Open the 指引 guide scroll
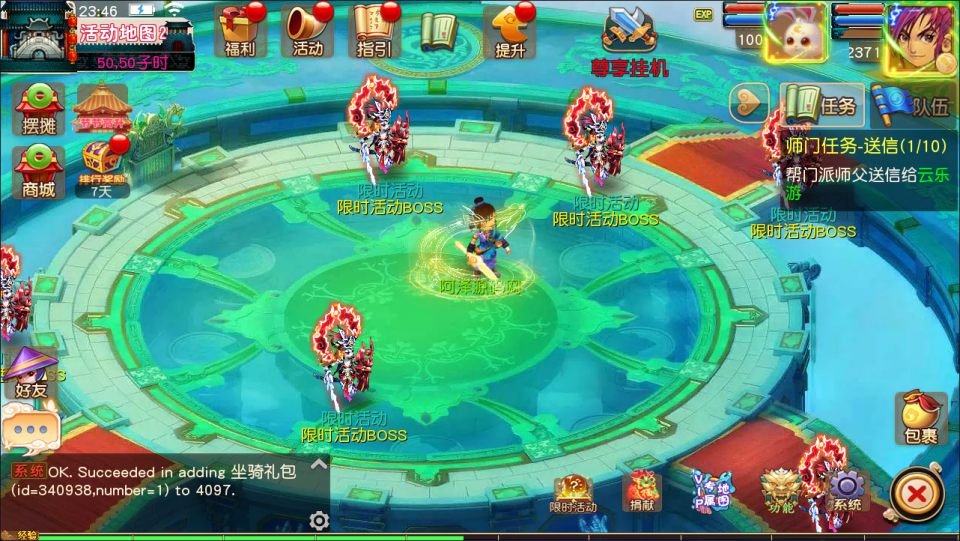The image size is (960, 541). (x=373, y=31)
